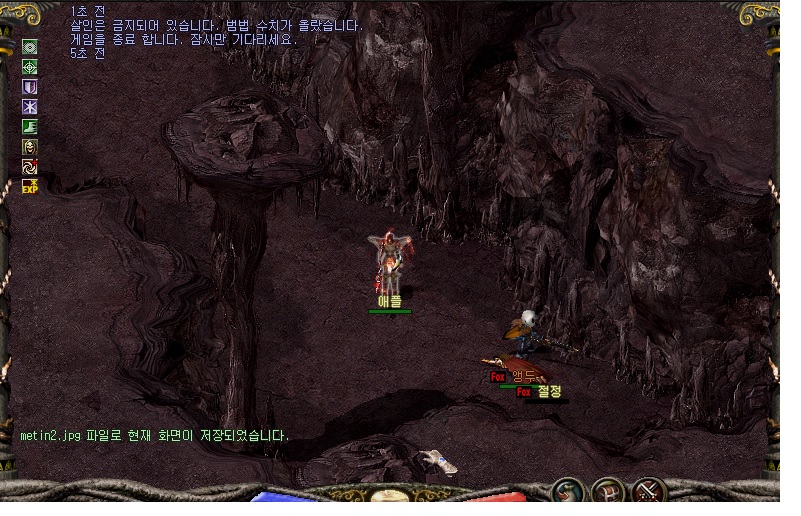Viewport: 801px width, 516px height.
Task: Open the round potion flask button
Action: pyautogui.click(x=570, y=492)
